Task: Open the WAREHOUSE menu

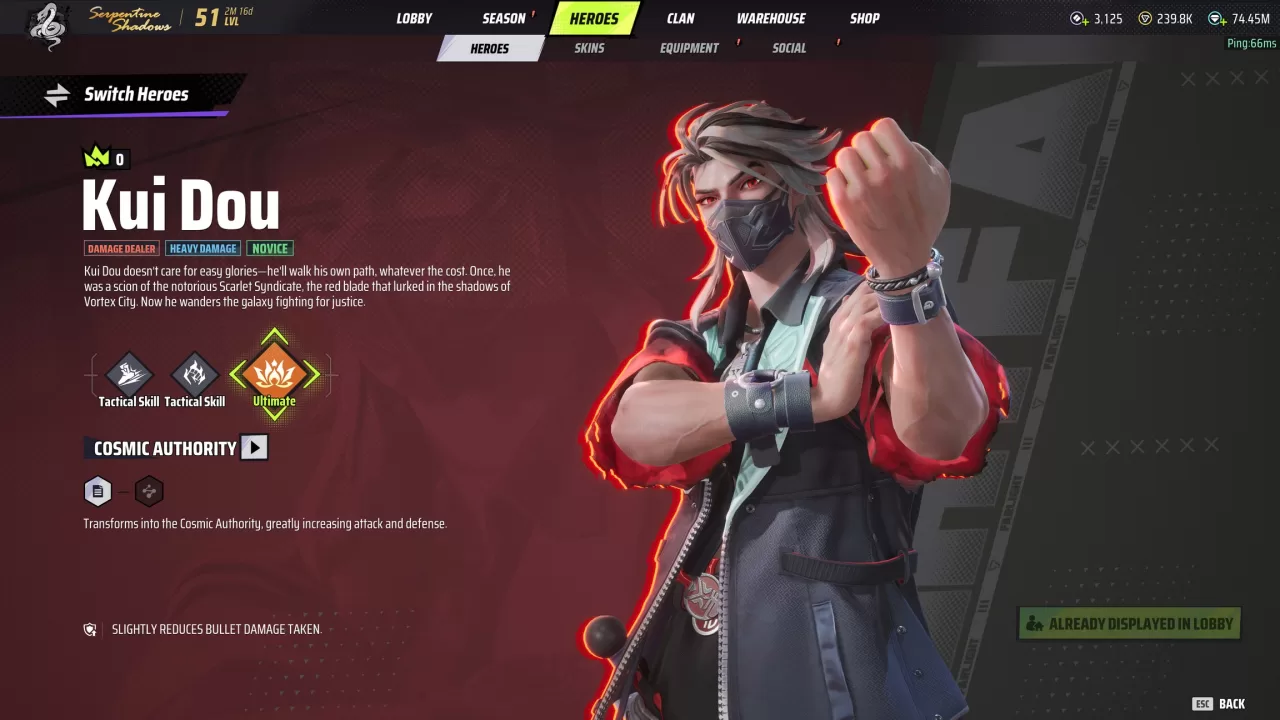Action: coord(771,17)
